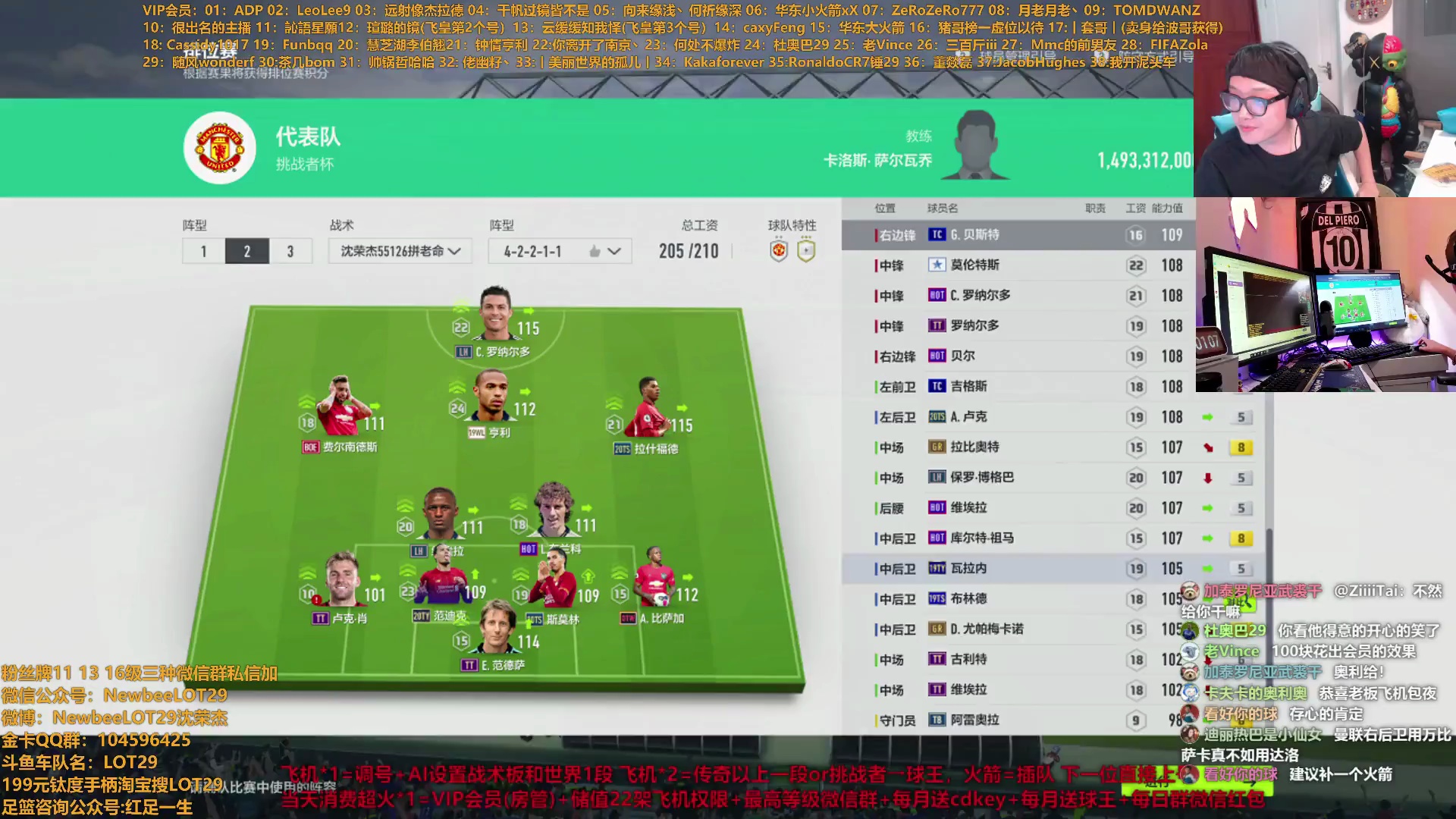Select 库尔特·祖马 row in list
1456x819 pixels.
(x=1015, y=538)
